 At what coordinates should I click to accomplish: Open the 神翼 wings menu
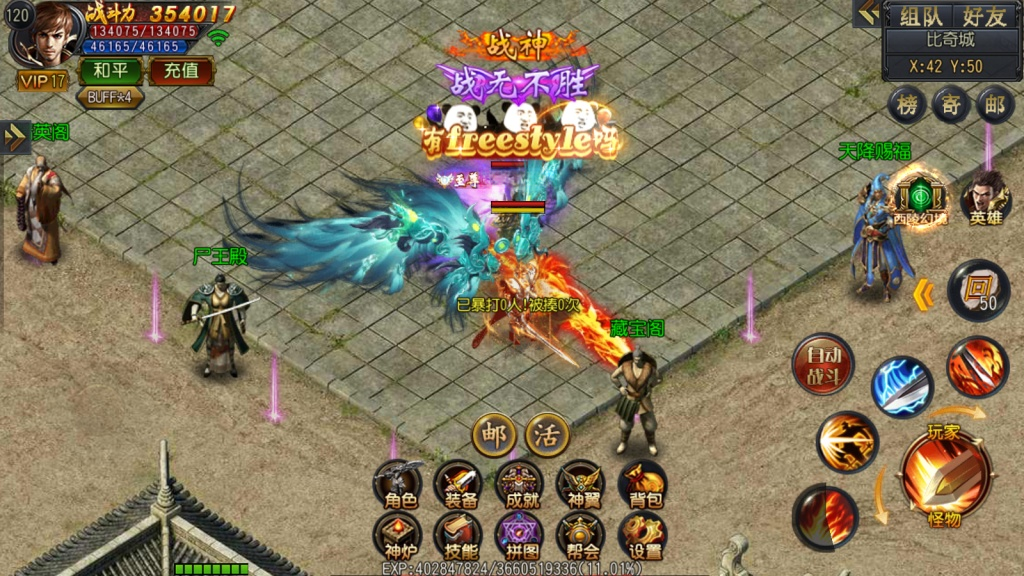pyautogui.click(x=580, y=485)
